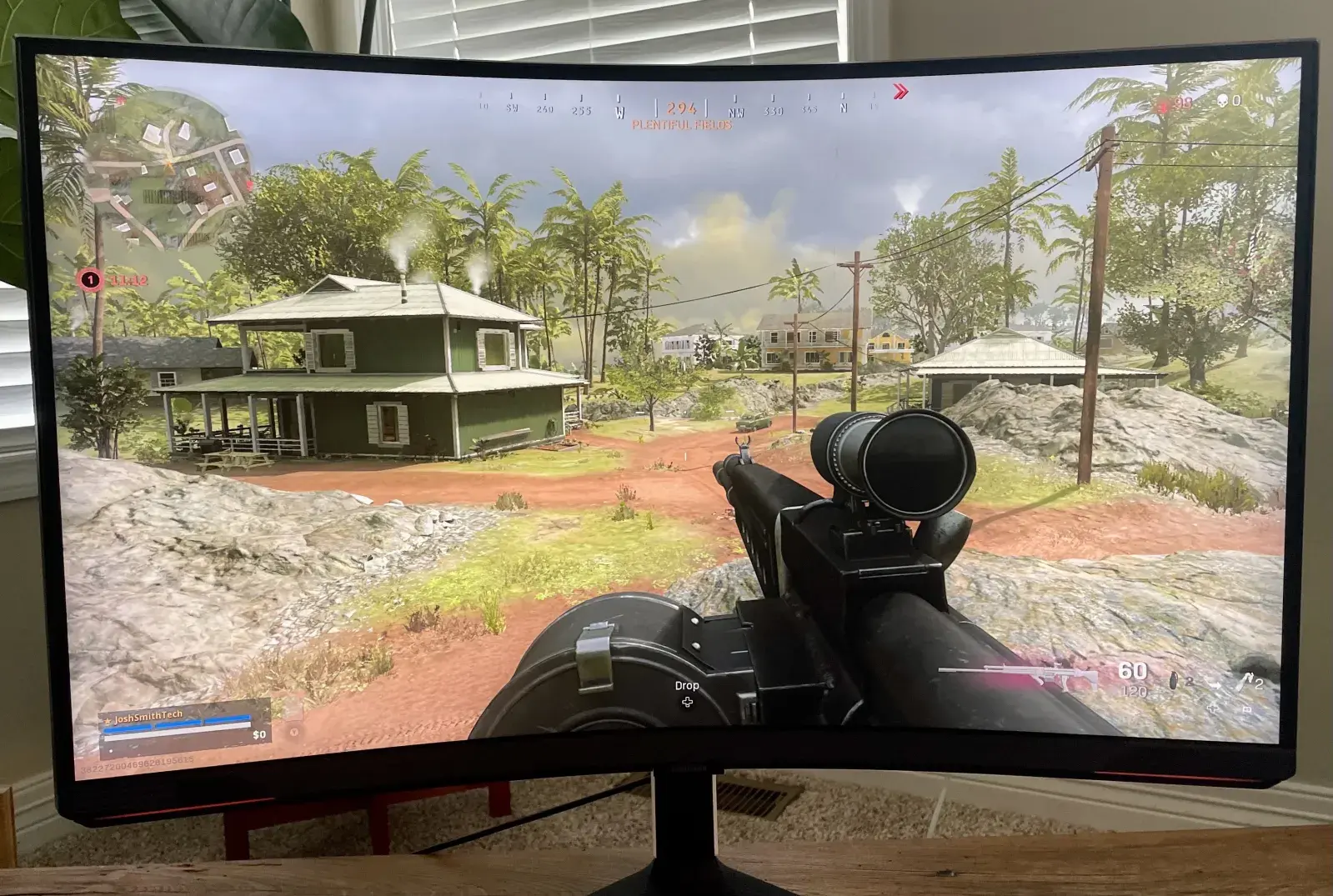Viewport: 1333px width, 896px height.
Task: Click the kill count number beside the skull
Action: coord(1236,100)
